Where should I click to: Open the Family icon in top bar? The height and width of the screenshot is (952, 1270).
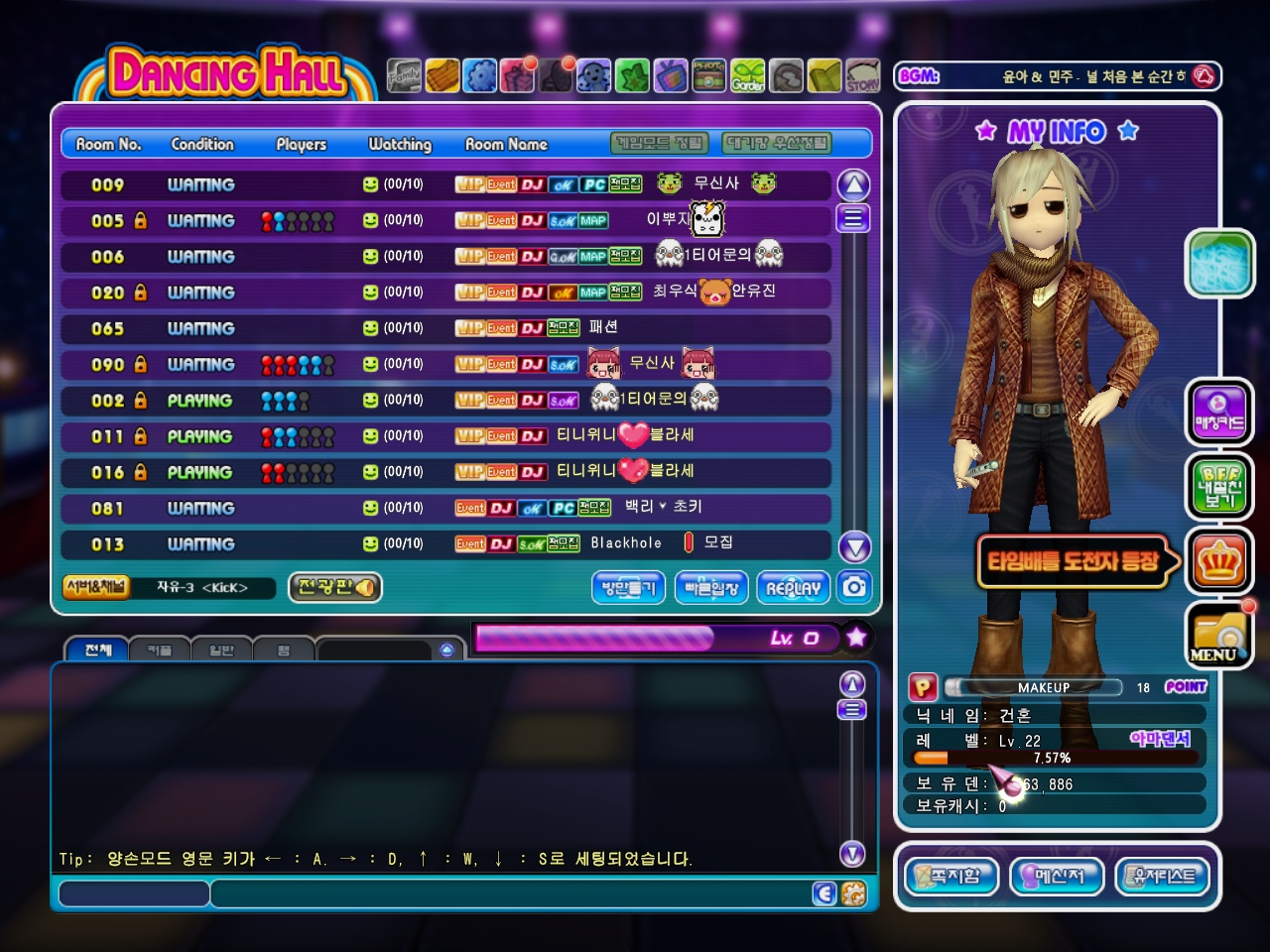(x=404, y=75)
